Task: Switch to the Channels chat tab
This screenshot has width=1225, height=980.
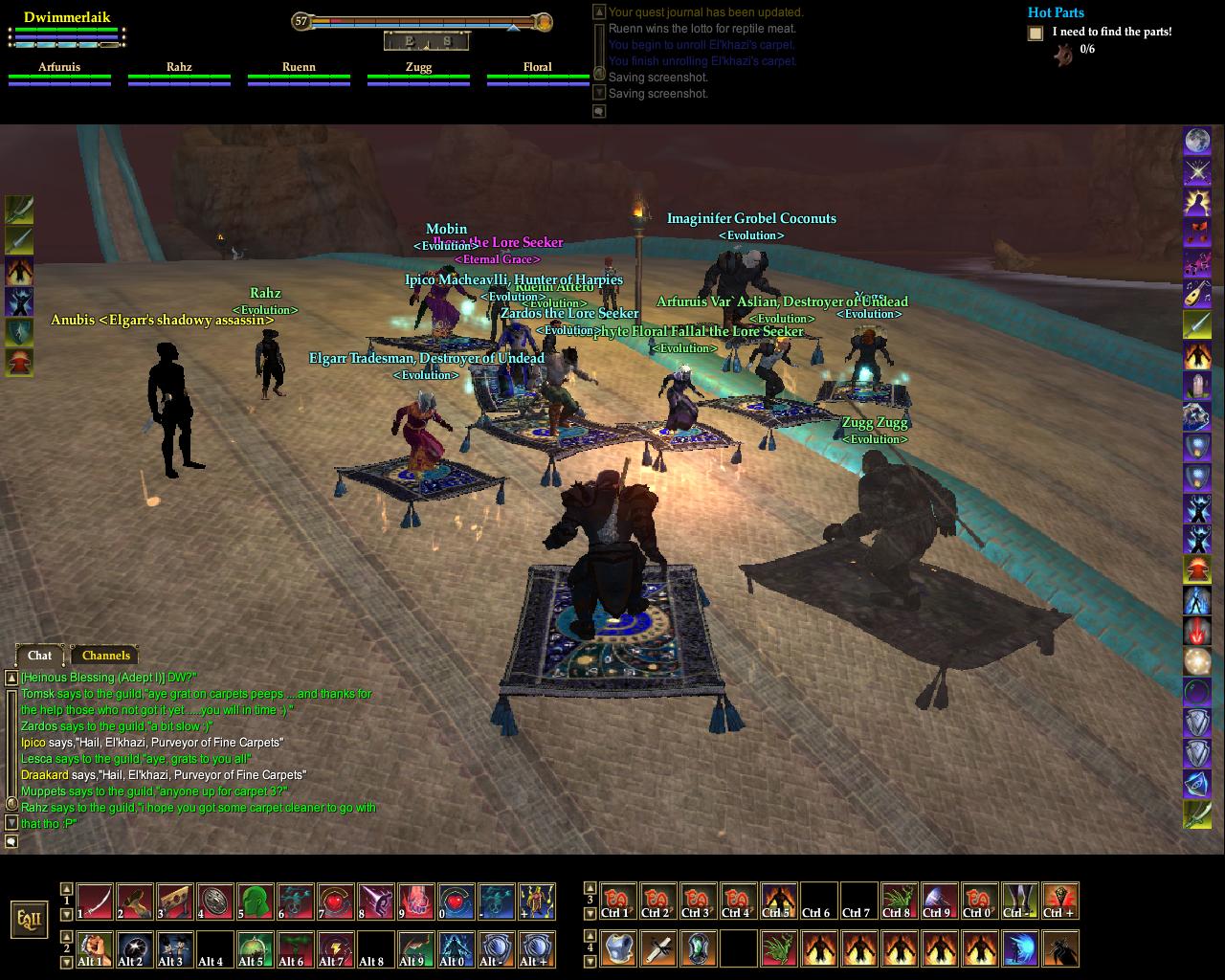Action: pyautogui.click(x=105, y=656)
